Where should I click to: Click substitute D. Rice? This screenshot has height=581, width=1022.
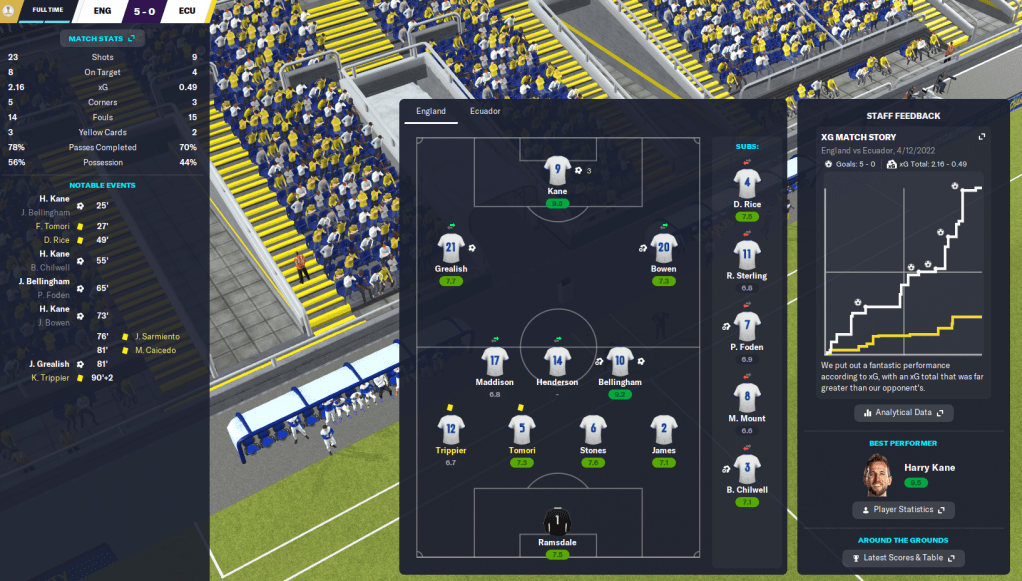(x=747, y=185)
